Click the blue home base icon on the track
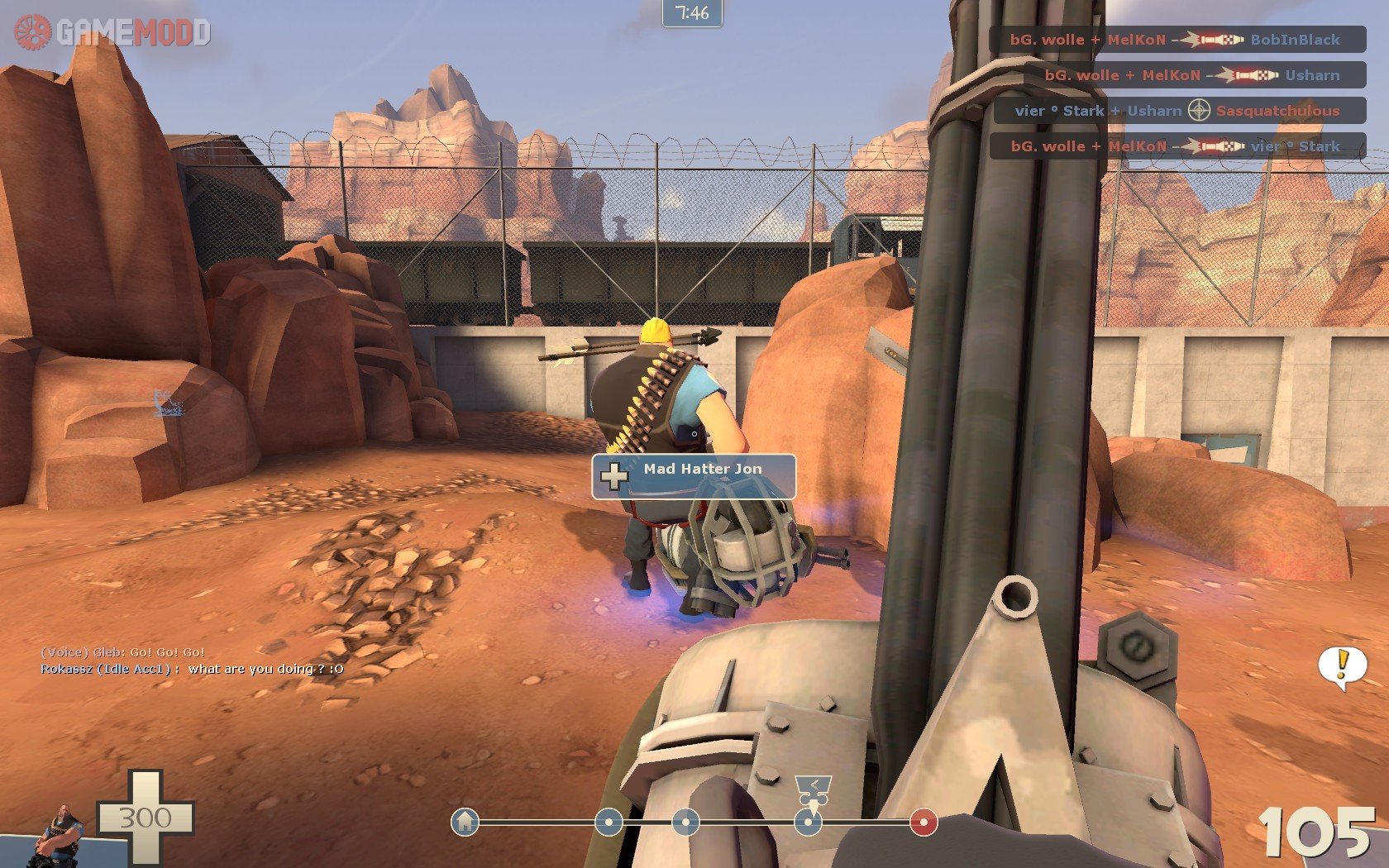This screenshot has width=1389, height=868. coord(465,822)
